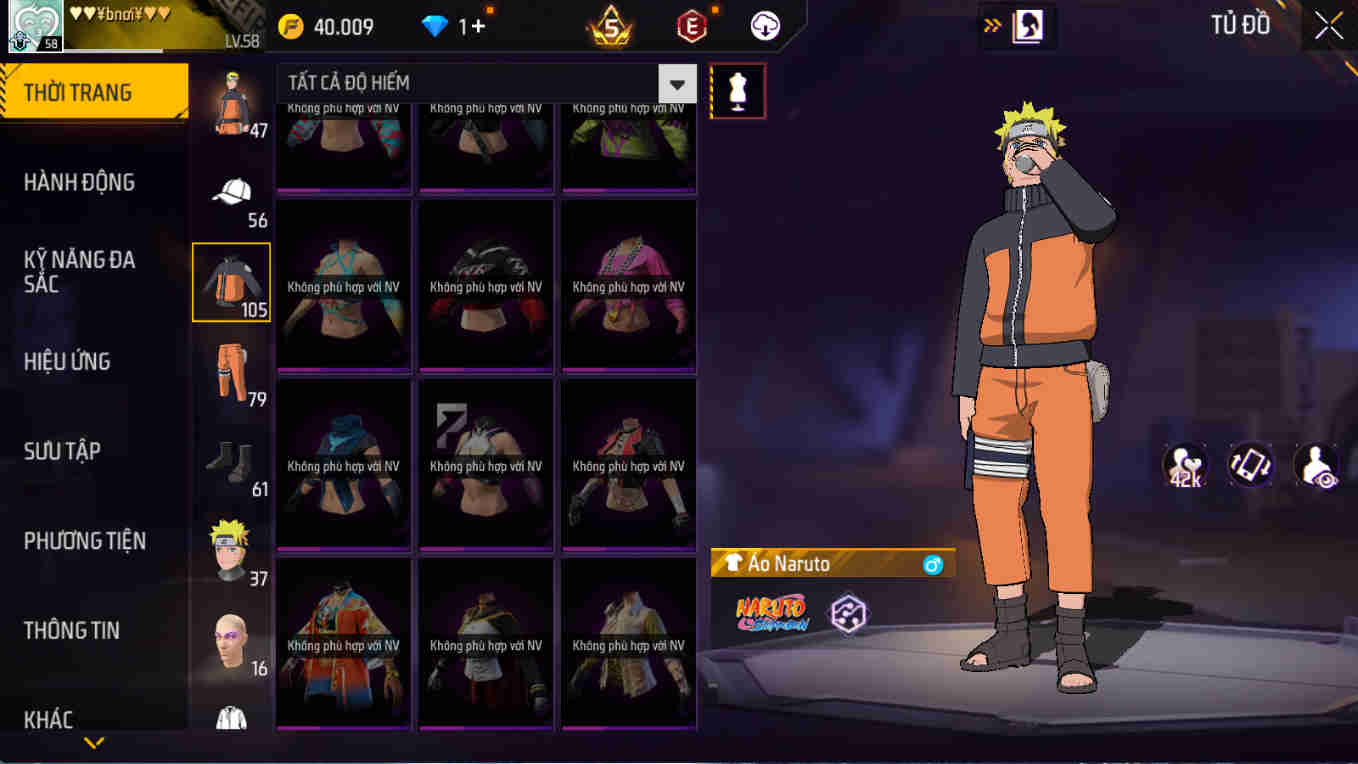Toggle character outfit visibility on the right
This screenshot has height=764, width=1358.
[1317, 464]
